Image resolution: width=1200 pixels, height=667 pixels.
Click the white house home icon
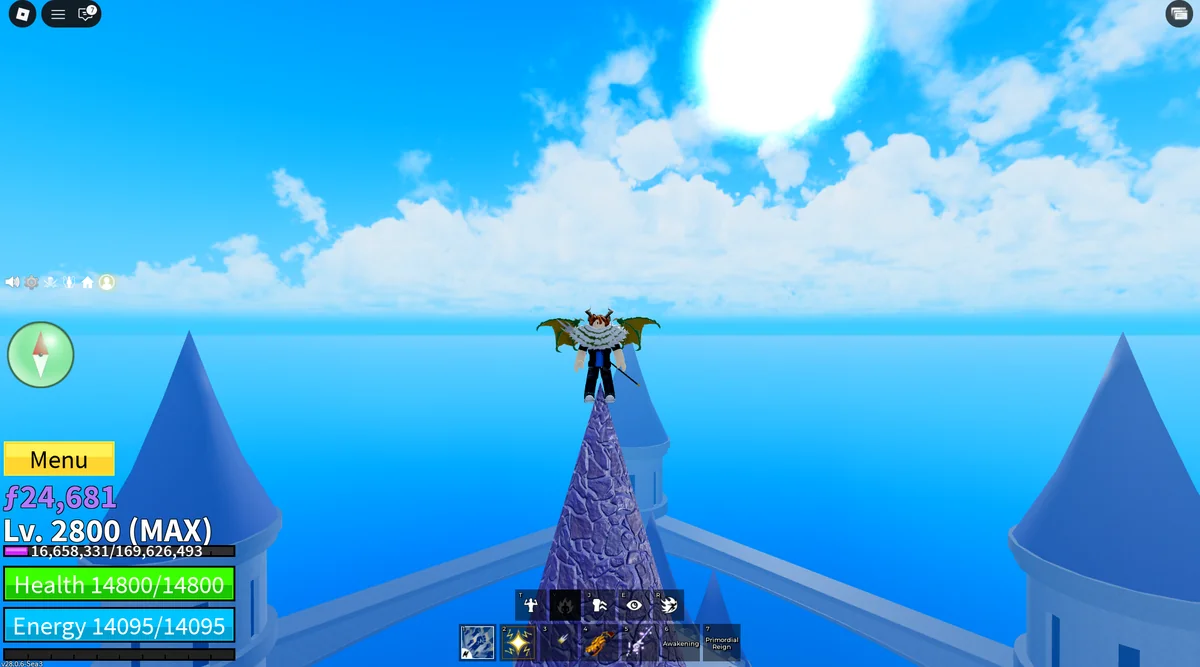click(88, 282)
